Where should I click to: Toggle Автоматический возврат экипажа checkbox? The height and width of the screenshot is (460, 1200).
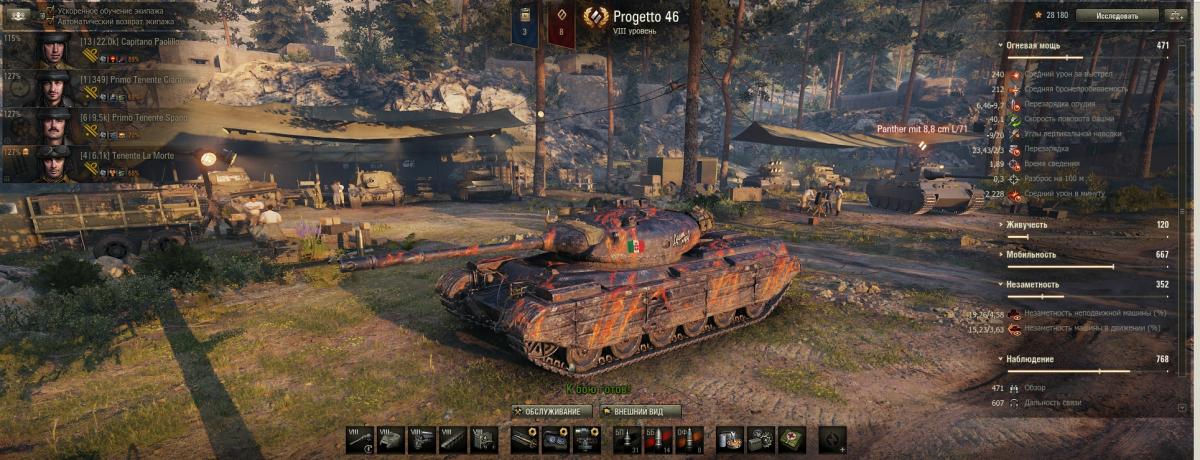pyautogui.click(x=50, y=20)
